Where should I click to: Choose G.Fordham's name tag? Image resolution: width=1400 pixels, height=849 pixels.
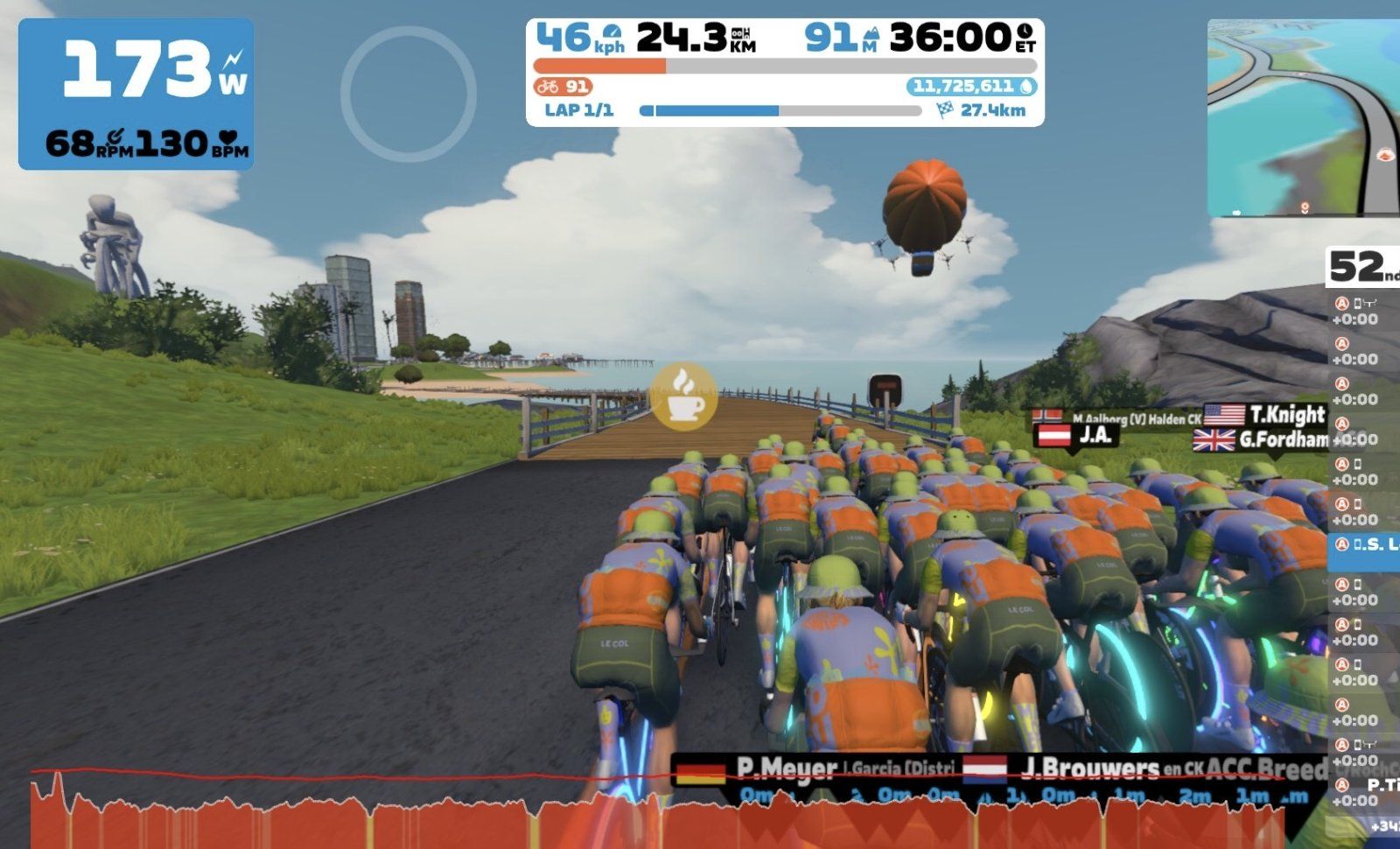coord(1260,439)
